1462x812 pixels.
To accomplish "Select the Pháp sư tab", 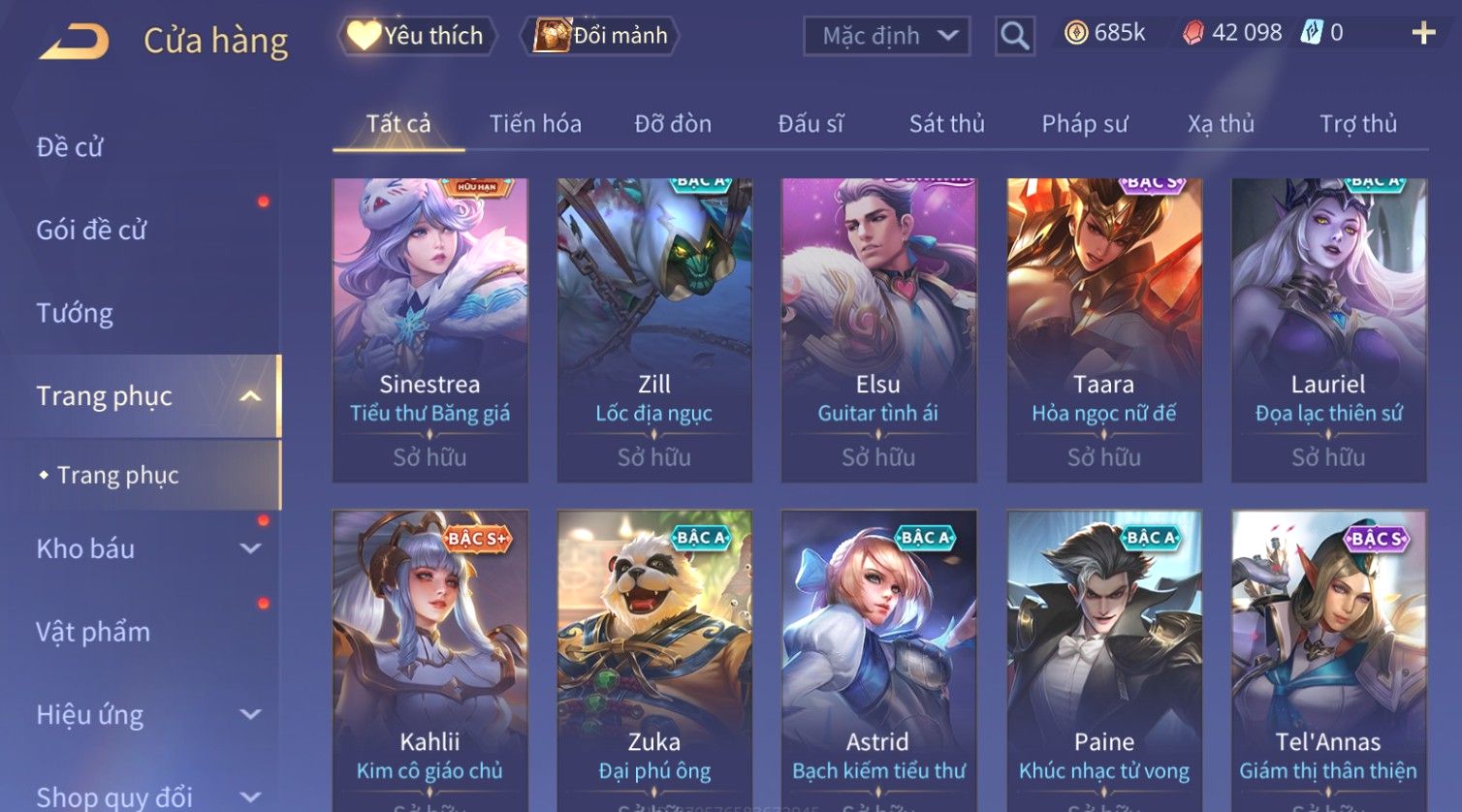I will [1084, 124].
